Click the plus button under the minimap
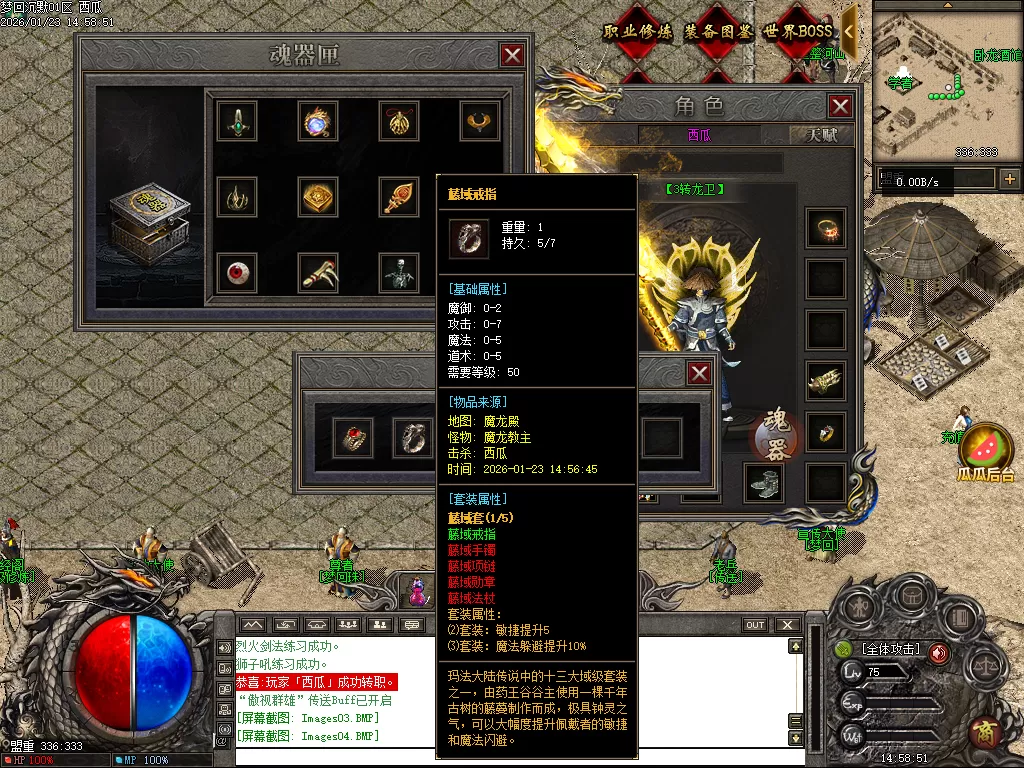 tap(1009, 179)
